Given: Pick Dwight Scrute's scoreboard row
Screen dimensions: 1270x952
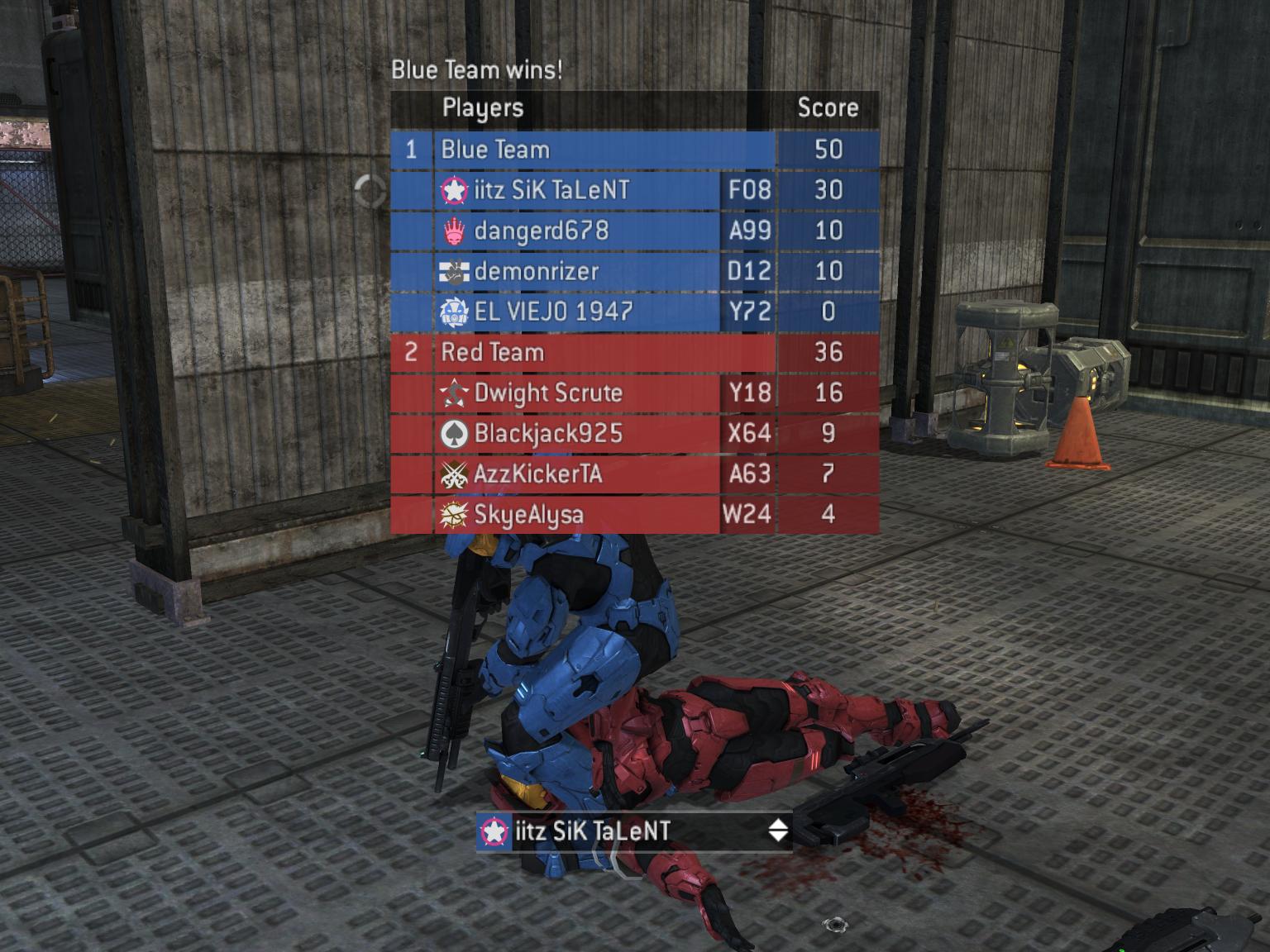Looking at the screenshot, I should 579,393.
